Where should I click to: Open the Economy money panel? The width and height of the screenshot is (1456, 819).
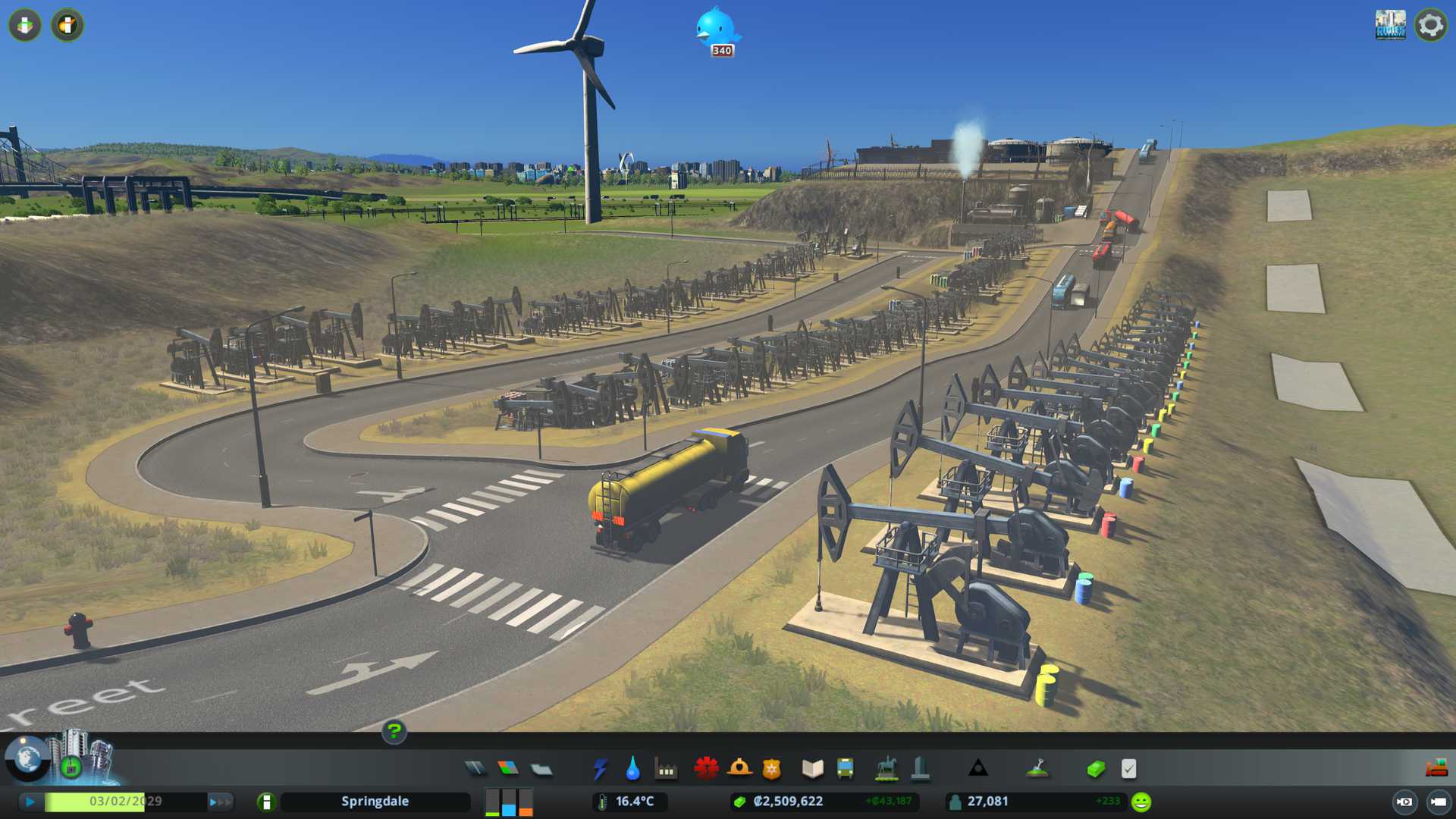point(1096,769)
